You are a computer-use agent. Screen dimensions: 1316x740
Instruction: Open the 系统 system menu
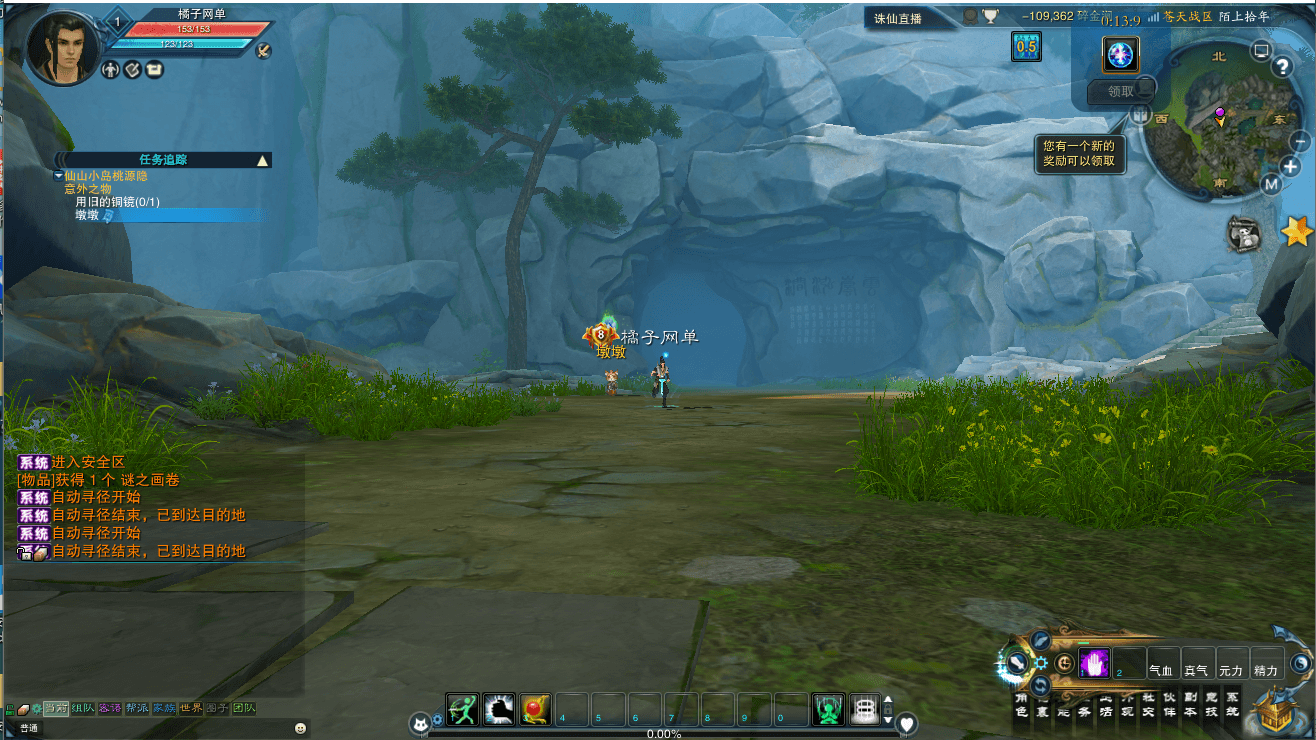click(x=1231, y=704)
